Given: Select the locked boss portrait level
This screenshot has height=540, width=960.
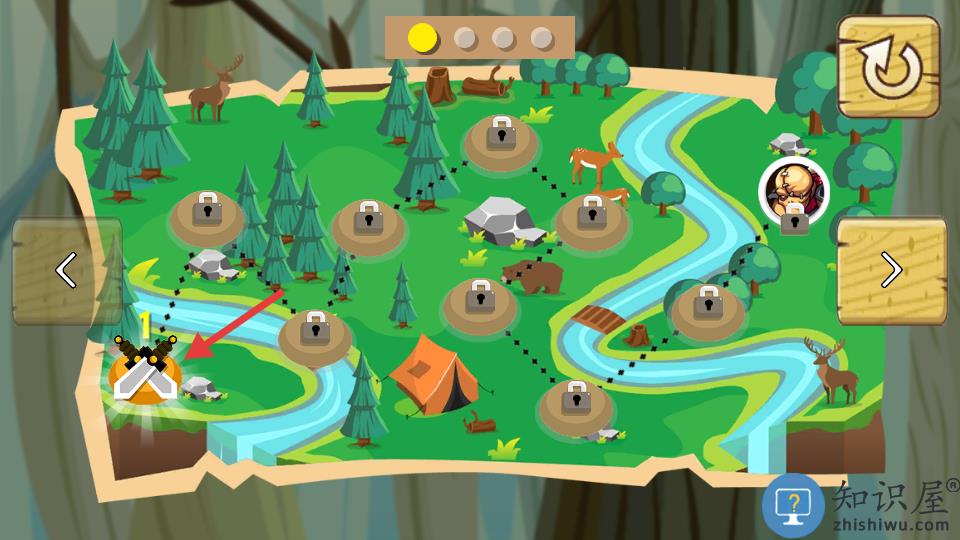Looking at the screenshot, I should [x=794, y=192].
